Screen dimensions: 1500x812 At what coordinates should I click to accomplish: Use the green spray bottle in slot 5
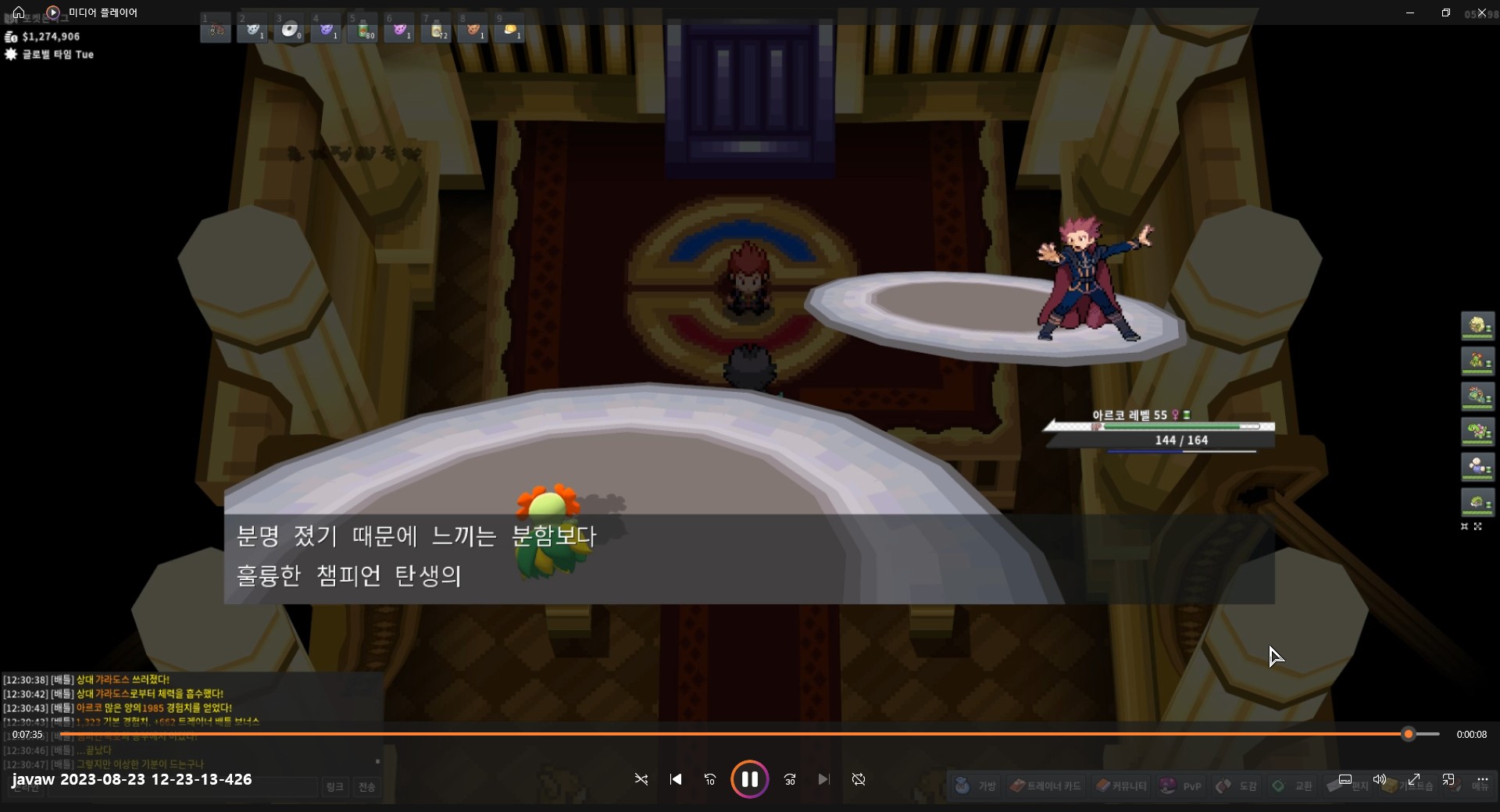point(363,30)
